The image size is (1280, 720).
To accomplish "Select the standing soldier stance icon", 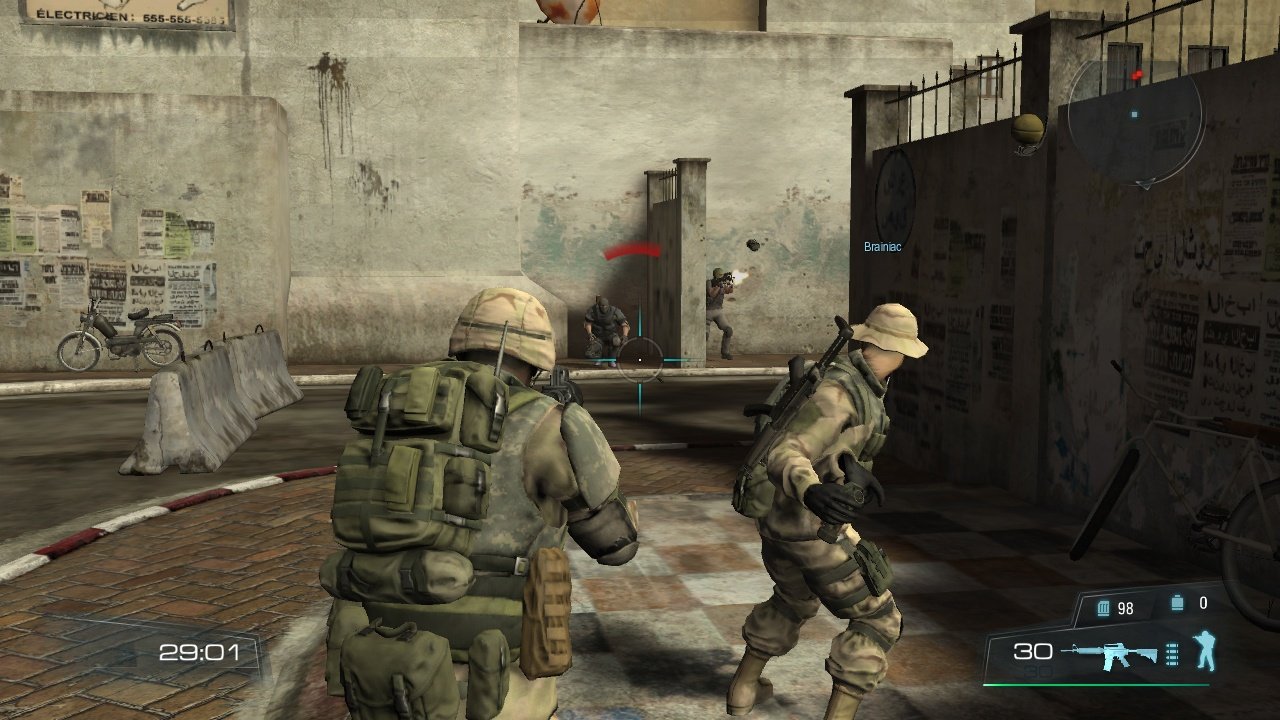I will pyautogui.click(x=1205, y=650).
